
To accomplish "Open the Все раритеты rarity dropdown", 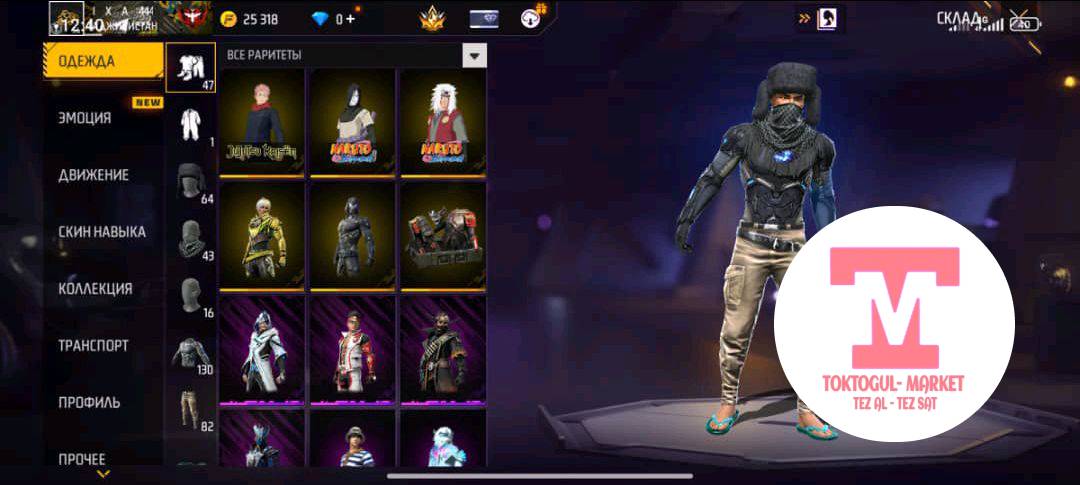I will point(474,55).
